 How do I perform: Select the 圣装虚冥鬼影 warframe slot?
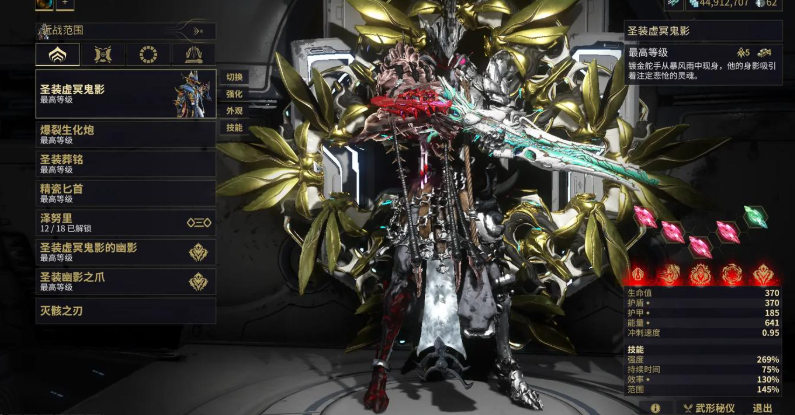click(x=125, y=93)
